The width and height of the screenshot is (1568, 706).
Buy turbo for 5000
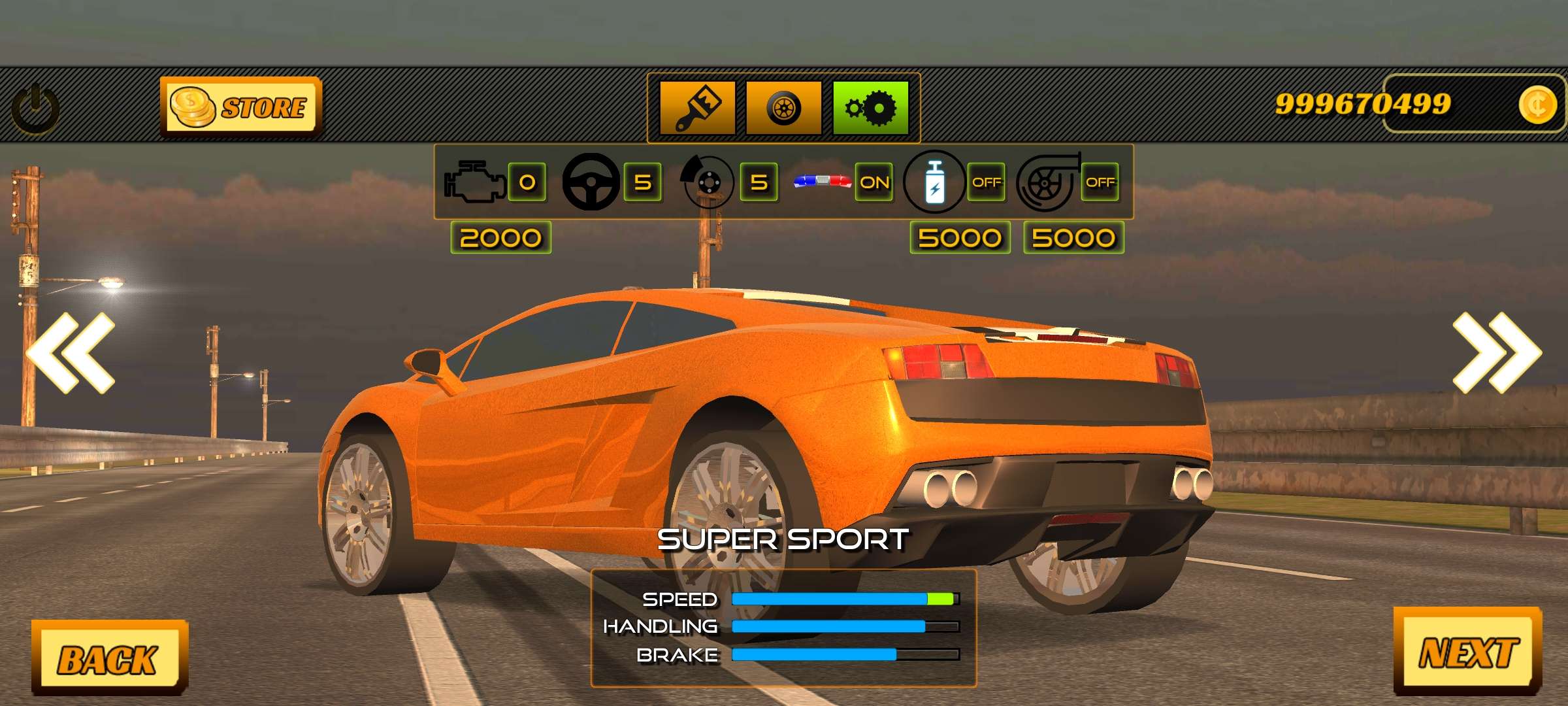1073,237
